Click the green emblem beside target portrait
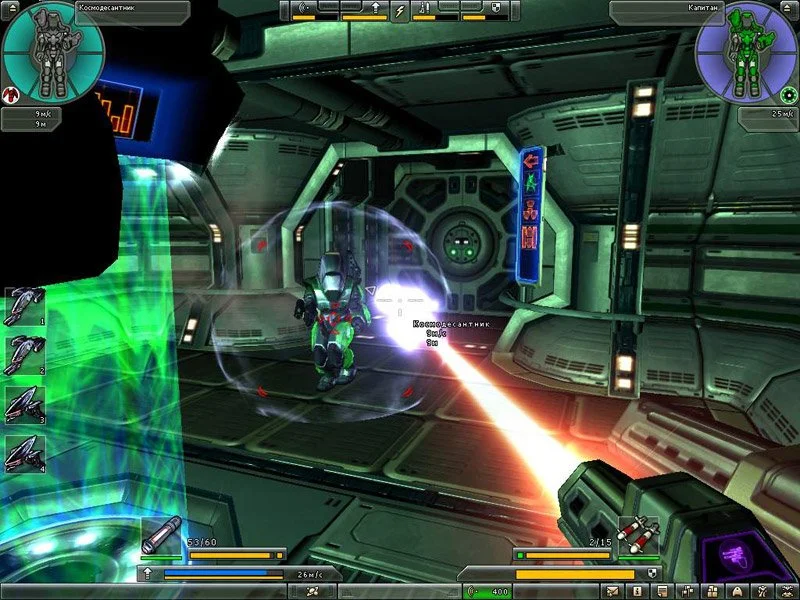This screenshot has height=600, width=800. point(790,95)
